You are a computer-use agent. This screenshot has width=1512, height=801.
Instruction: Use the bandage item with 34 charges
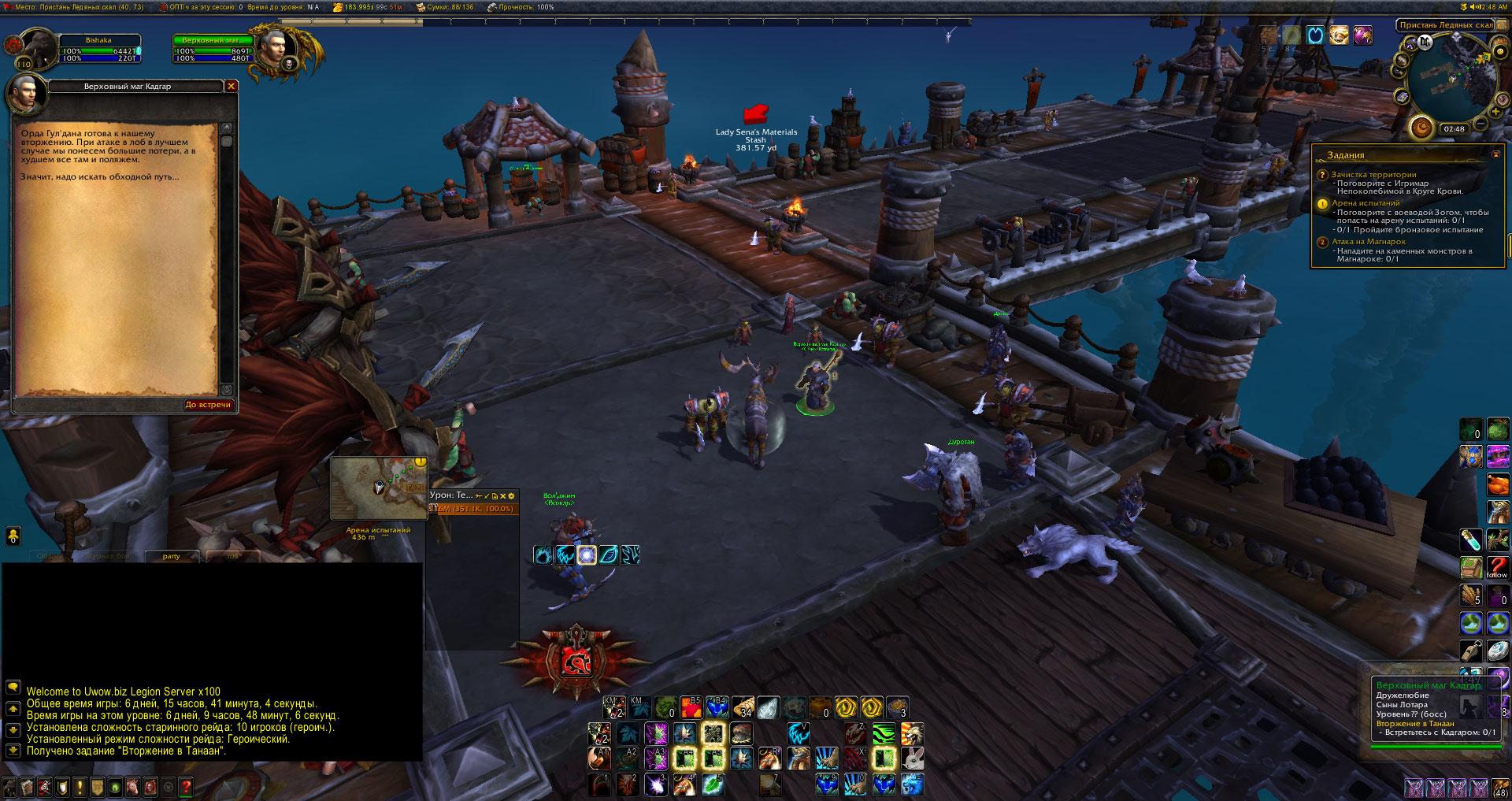pos(743,707)
